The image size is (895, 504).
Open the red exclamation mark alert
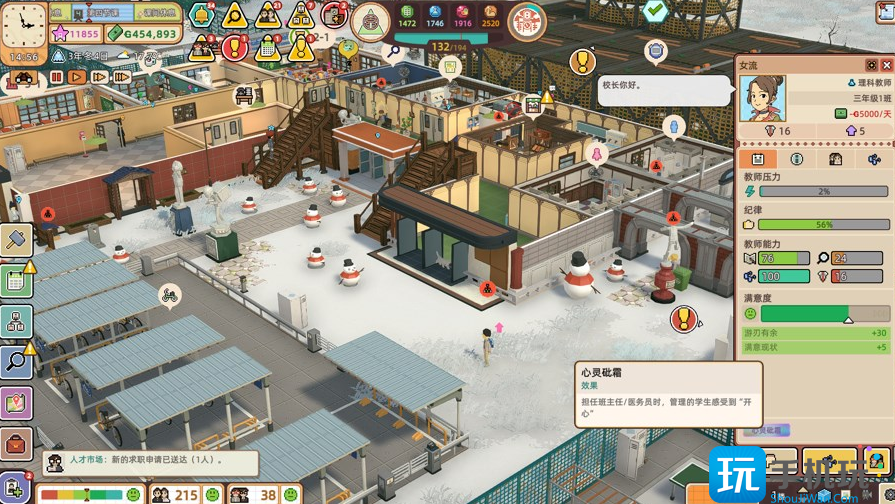click(x=235, y=46)
